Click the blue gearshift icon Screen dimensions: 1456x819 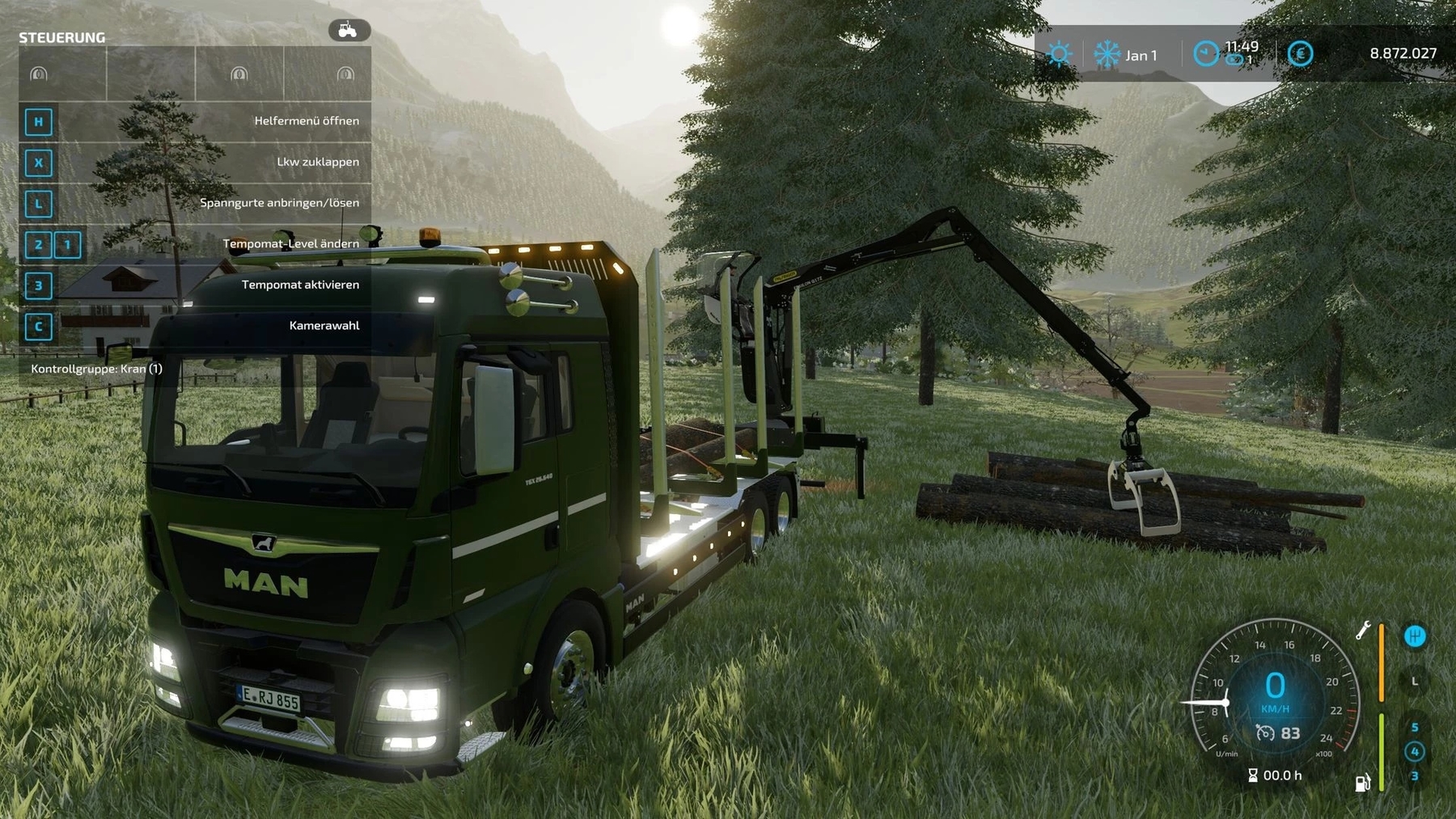[x=1415, y=636]
